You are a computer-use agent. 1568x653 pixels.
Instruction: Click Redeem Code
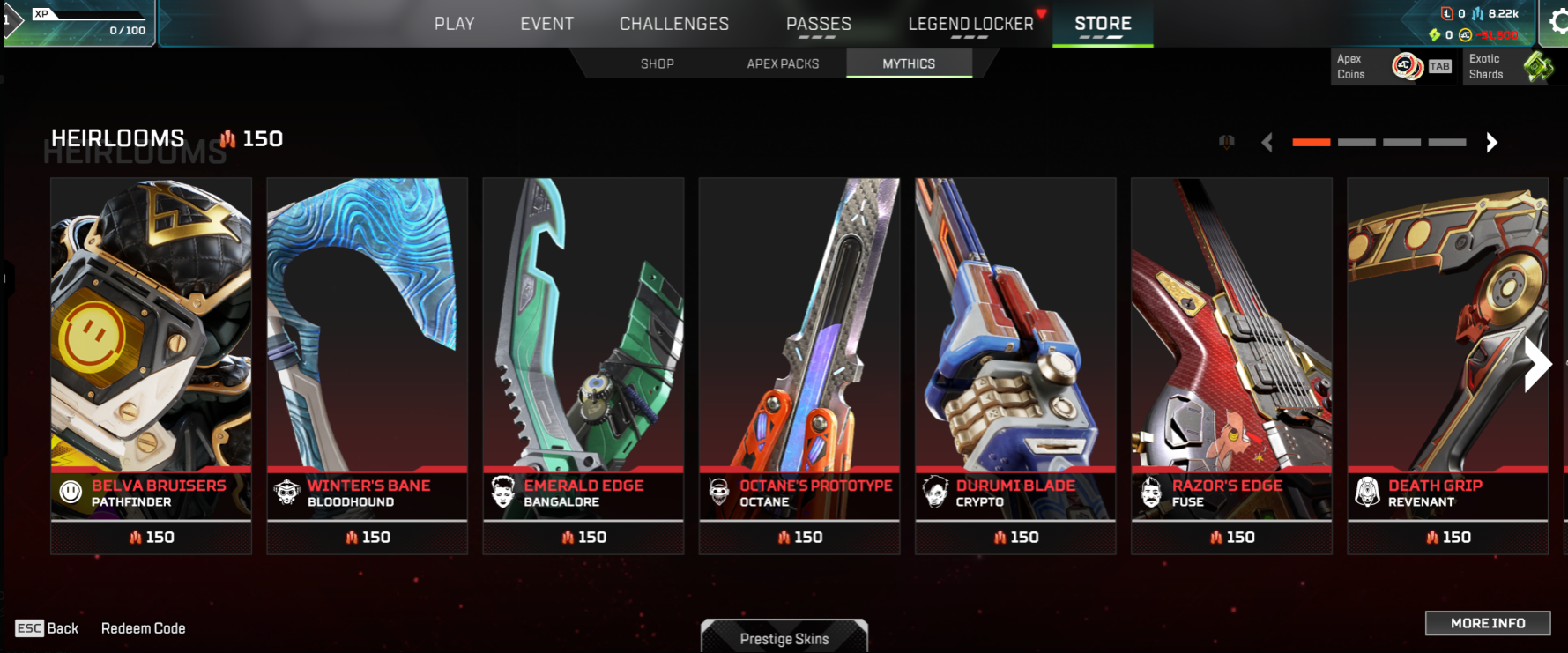click(x=143, y=628)
